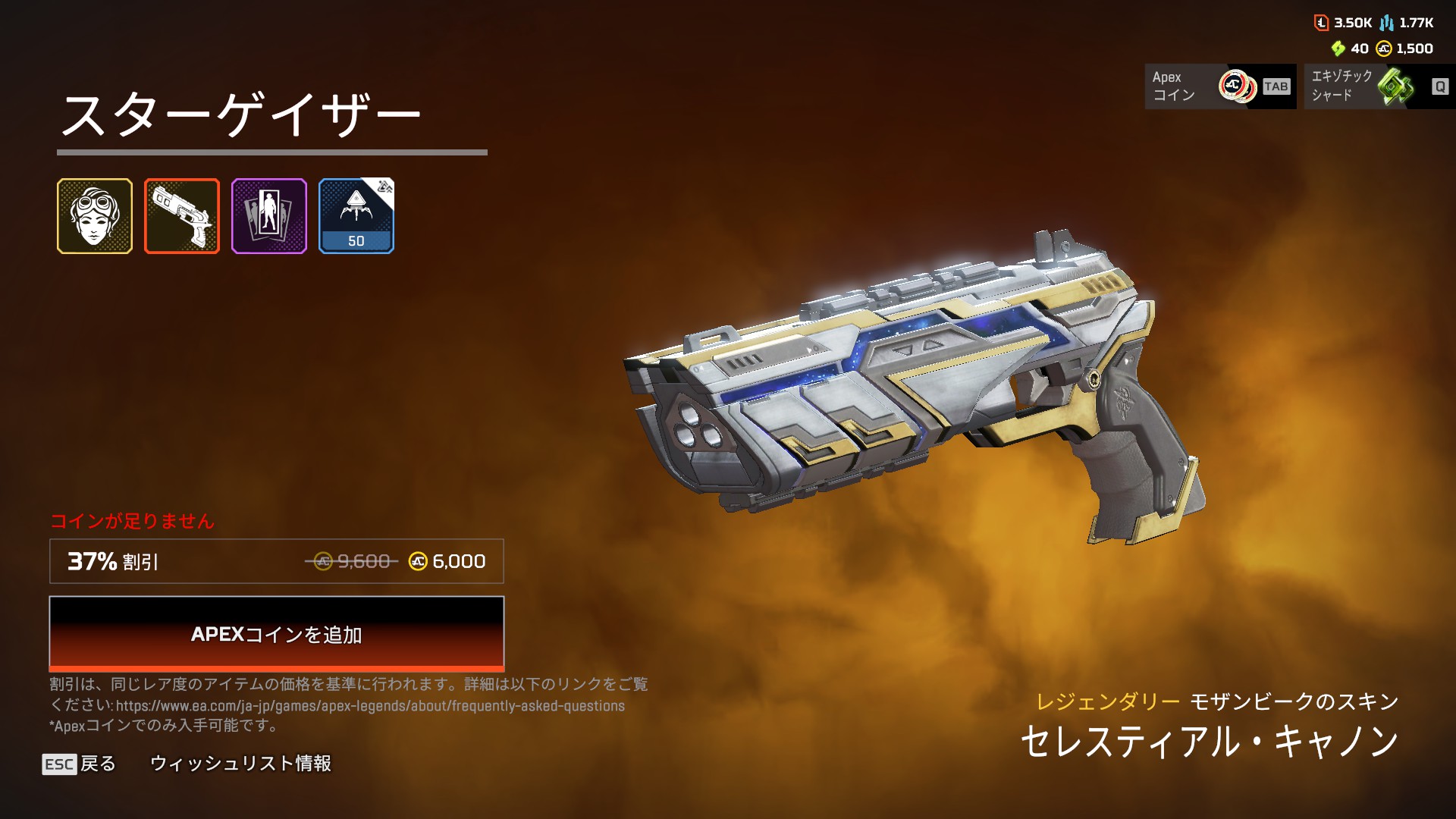The height and width of the screenshot is (819, 1456).
Task: Choose the purple banner pose card item
Action: pos(269,216)
